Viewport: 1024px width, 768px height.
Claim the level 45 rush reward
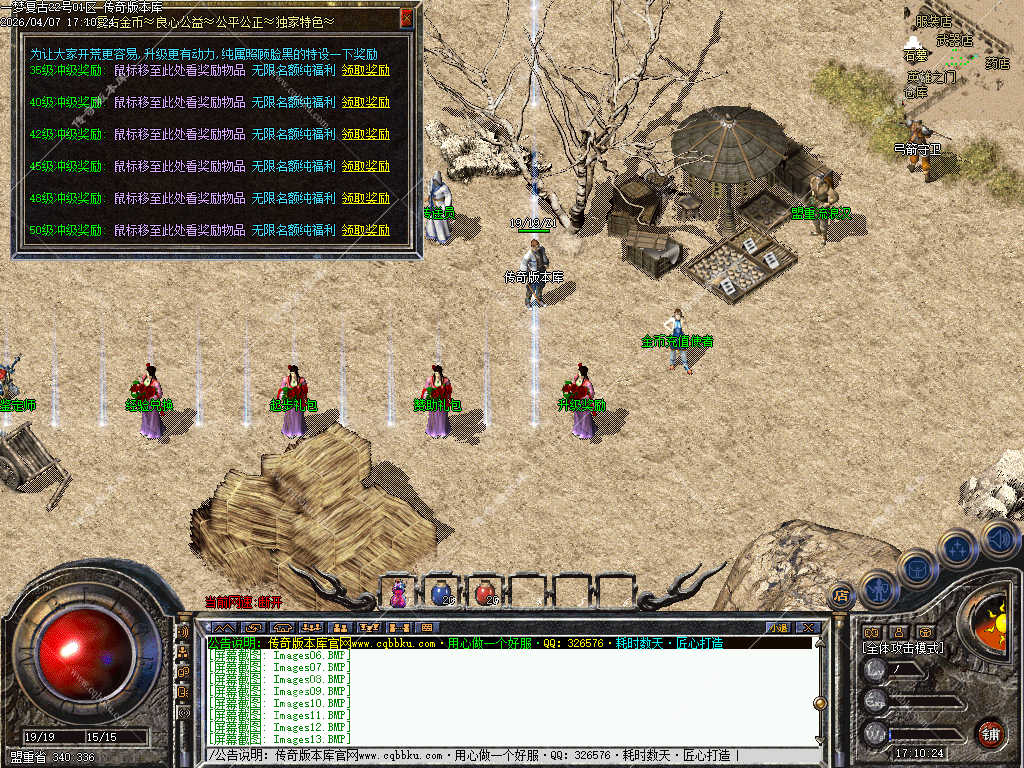pos(366,166)
